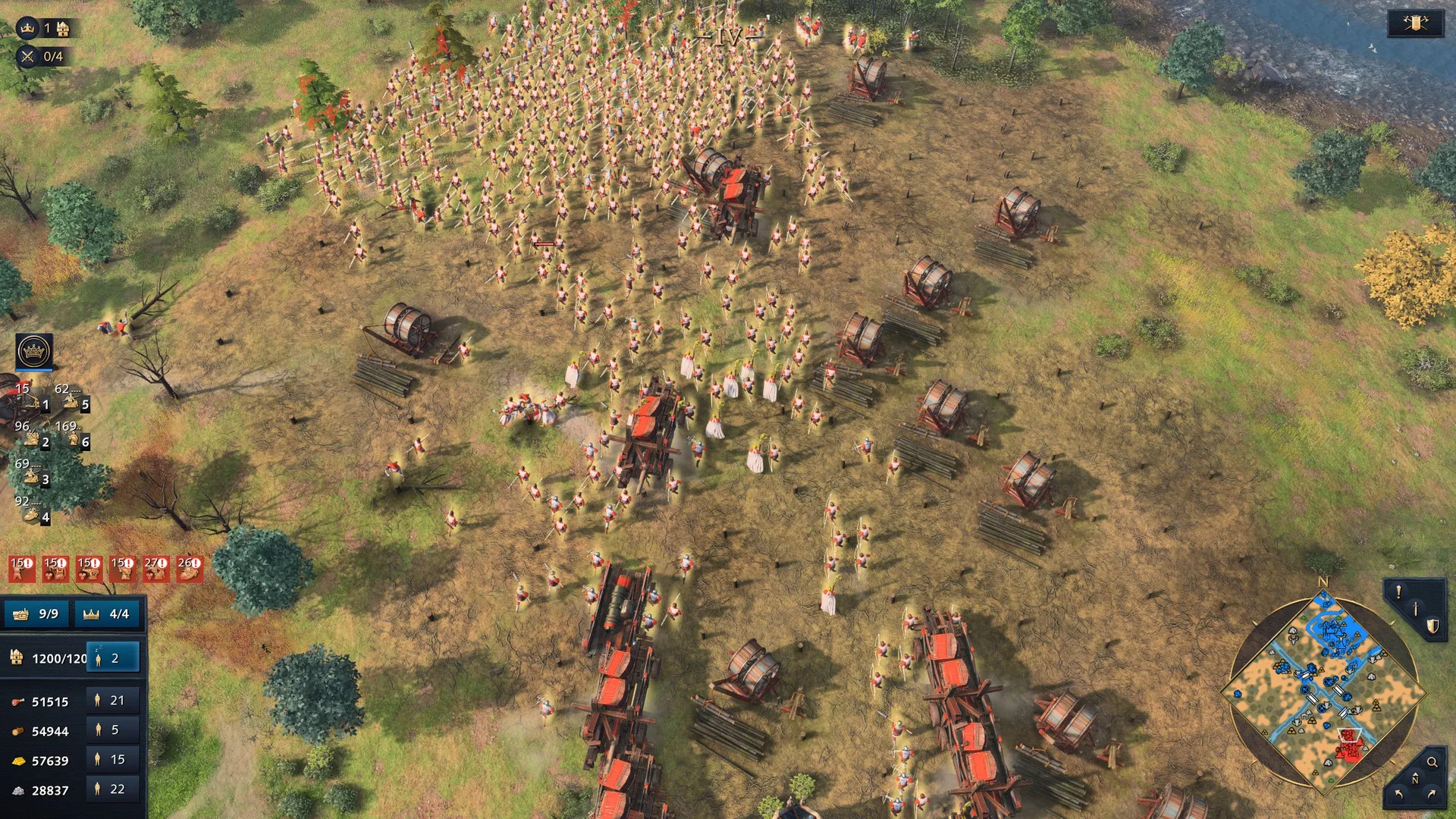Screen dimensions: 1456x819
Task: Select control group 1 with 15 units
Action: 32,397
